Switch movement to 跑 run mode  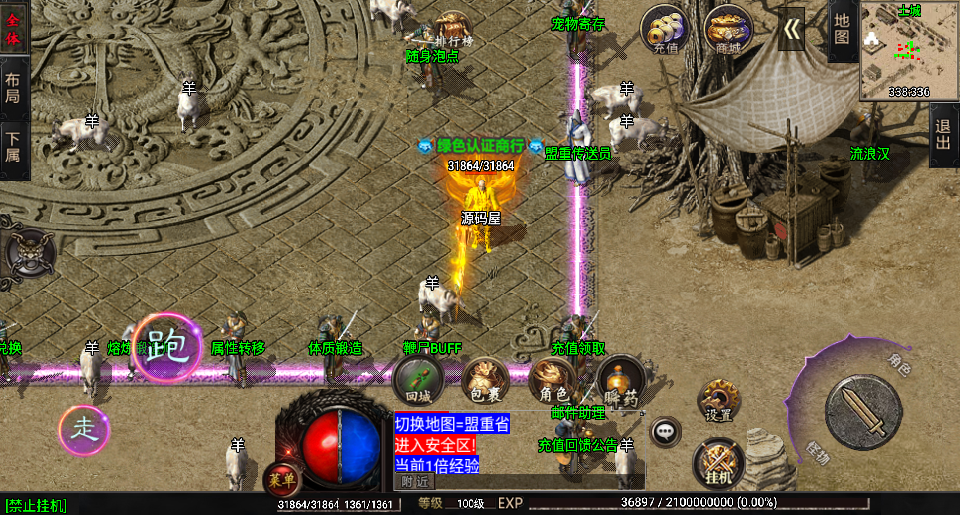[166, 347]
